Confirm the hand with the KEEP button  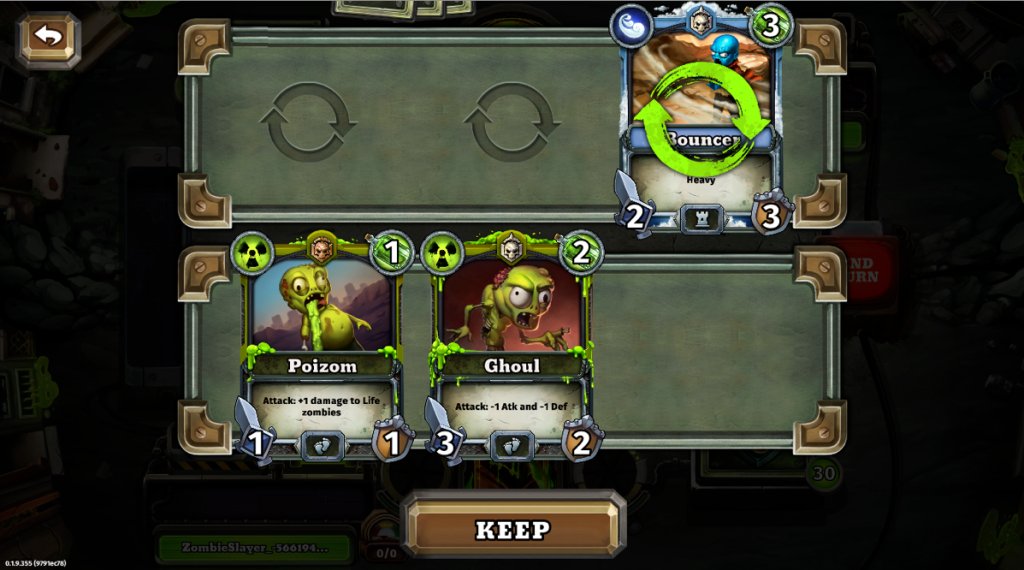point(513,528)
